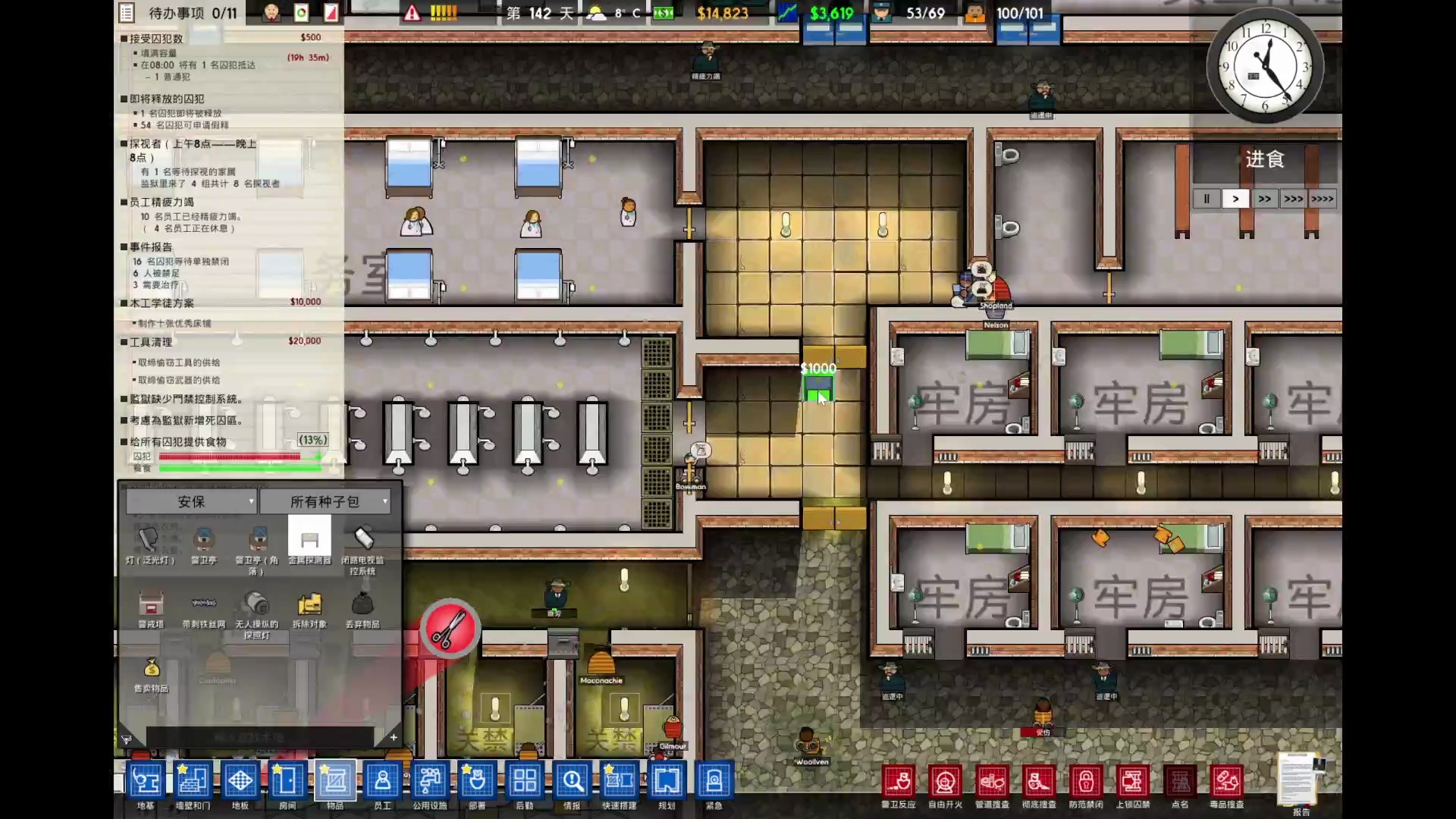The height and width of the screenshot is (819, 1456).
Task: Open the 房间 rooms menu
Action: pyautogui.click(x=287, y=781)
